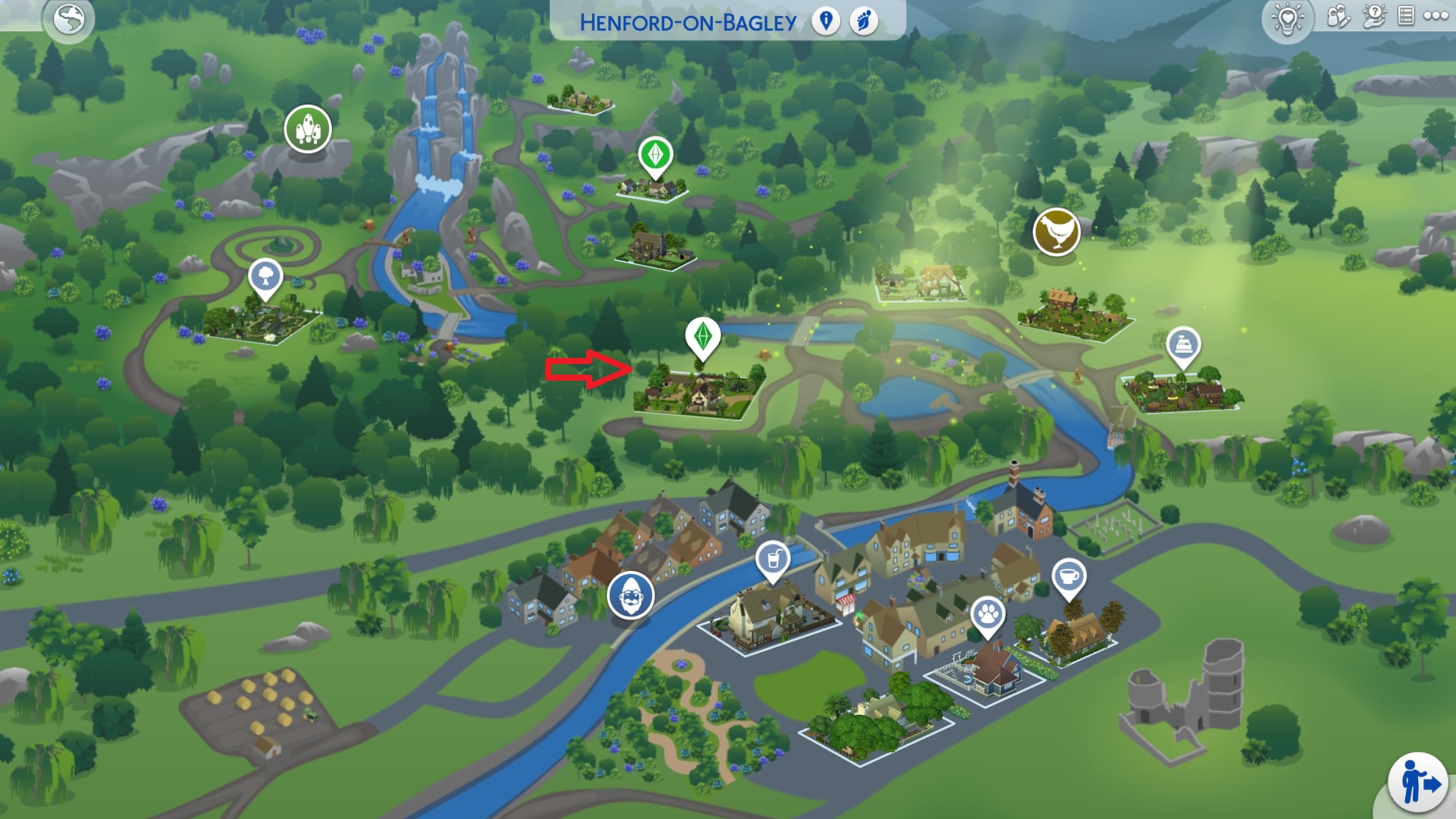1456x819 pixels.
Task: Select the exit-figure button in the corner
Action: coord(1417,783)
